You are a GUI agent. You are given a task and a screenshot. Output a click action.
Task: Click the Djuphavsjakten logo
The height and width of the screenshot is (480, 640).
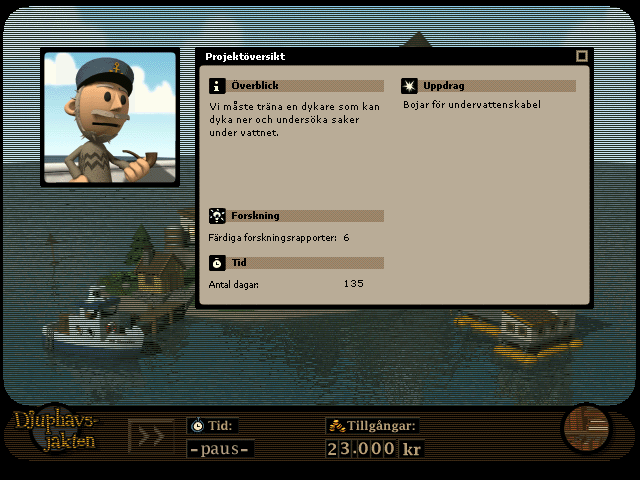tap(58, 431)
